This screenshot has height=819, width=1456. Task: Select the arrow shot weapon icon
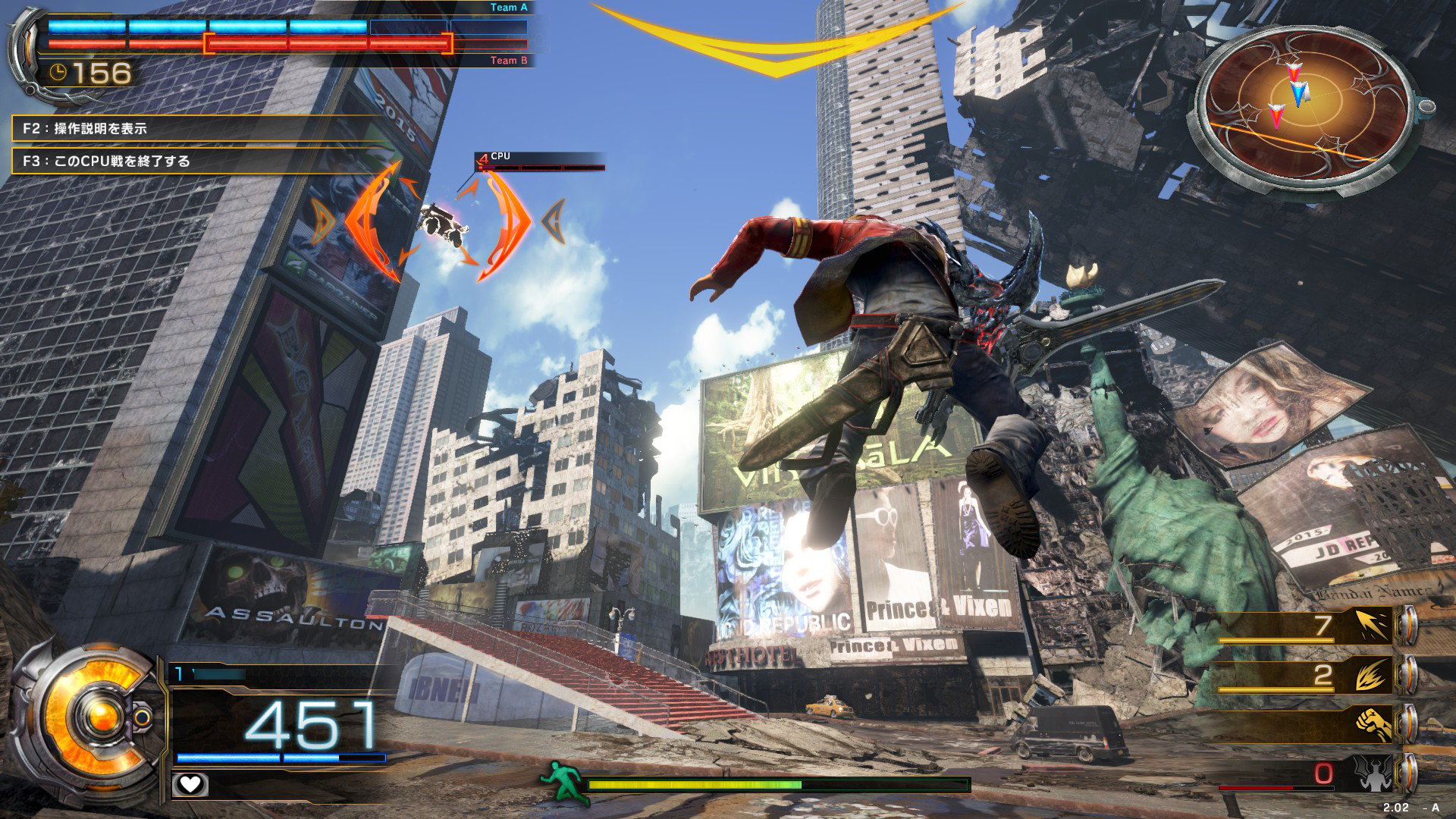click(1373, 626)
